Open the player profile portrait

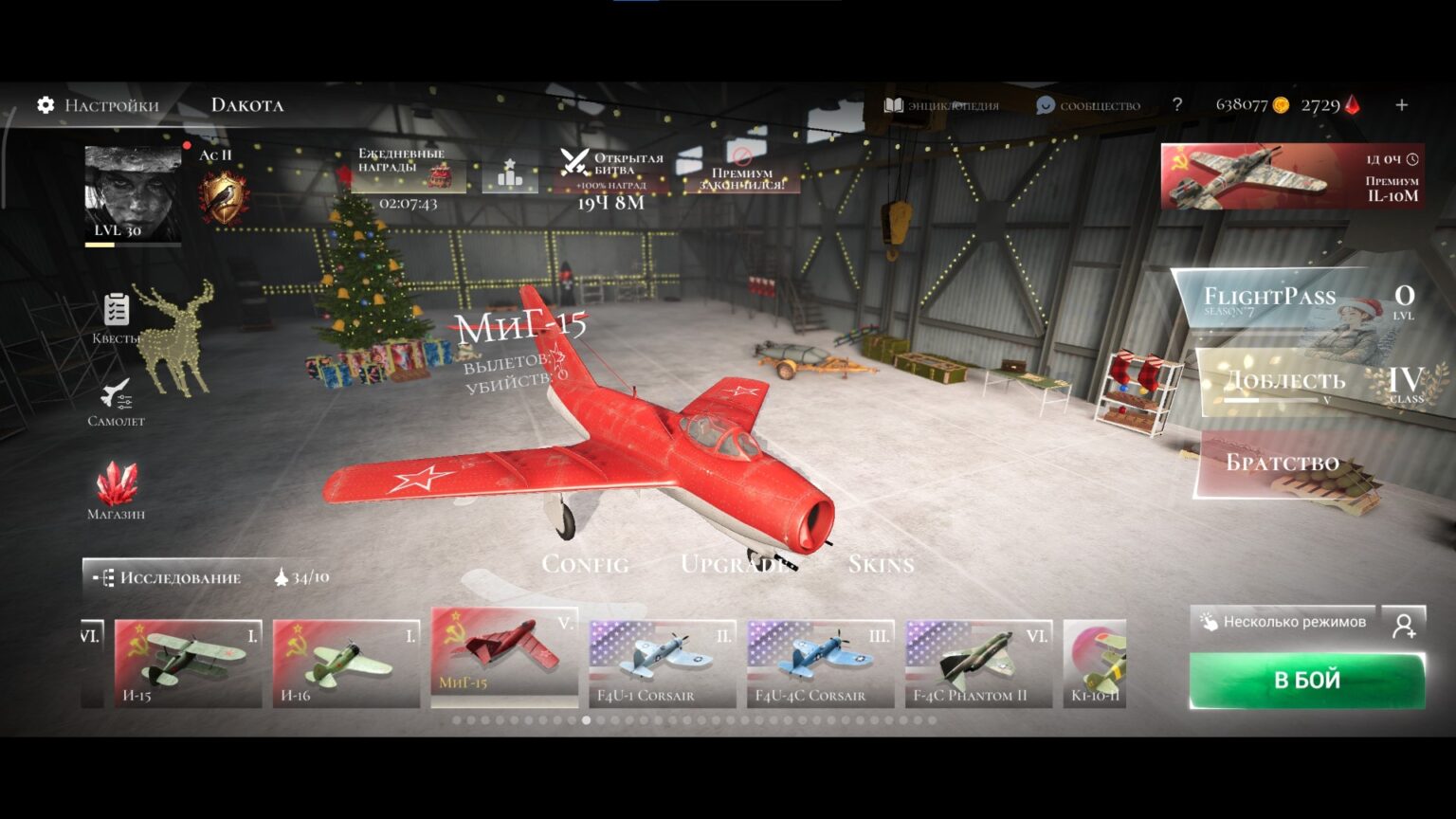click(133, 194)
